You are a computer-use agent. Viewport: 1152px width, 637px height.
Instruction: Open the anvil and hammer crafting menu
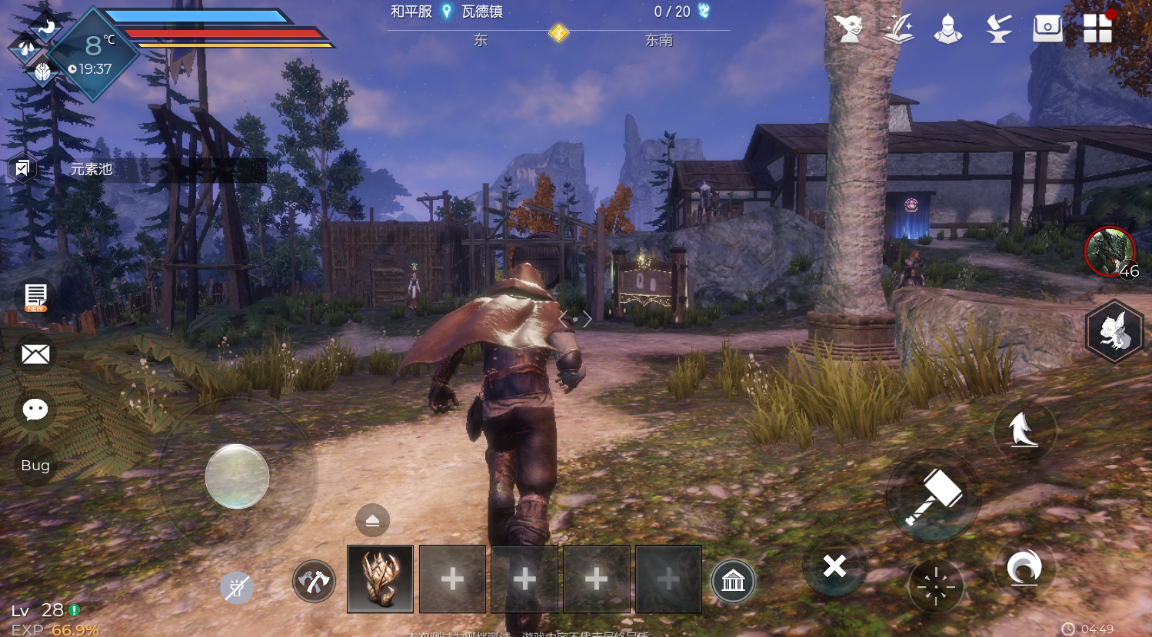pyautogui.click(x=997, y=27)
